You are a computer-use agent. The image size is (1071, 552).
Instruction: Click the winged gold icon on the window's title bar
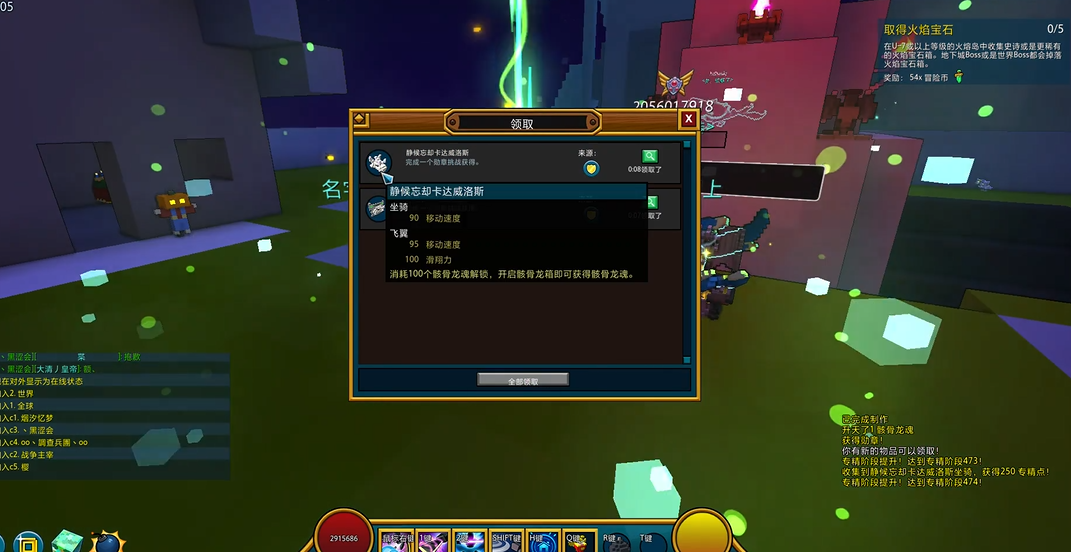pos(359,119)
